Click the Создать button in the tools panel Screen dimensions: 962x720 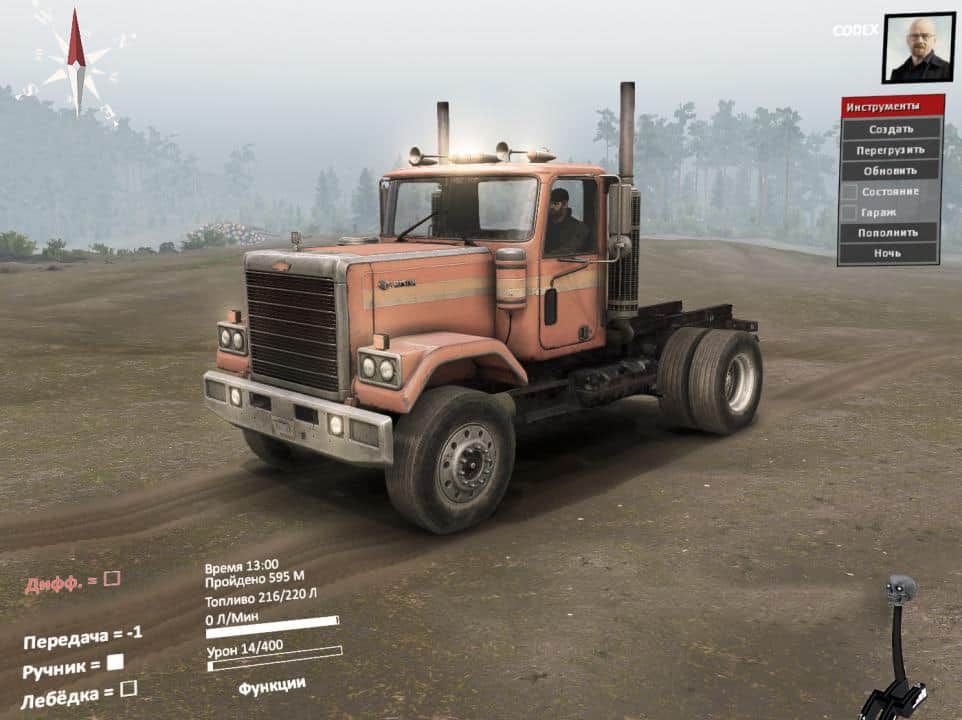(x=890, y=129)
